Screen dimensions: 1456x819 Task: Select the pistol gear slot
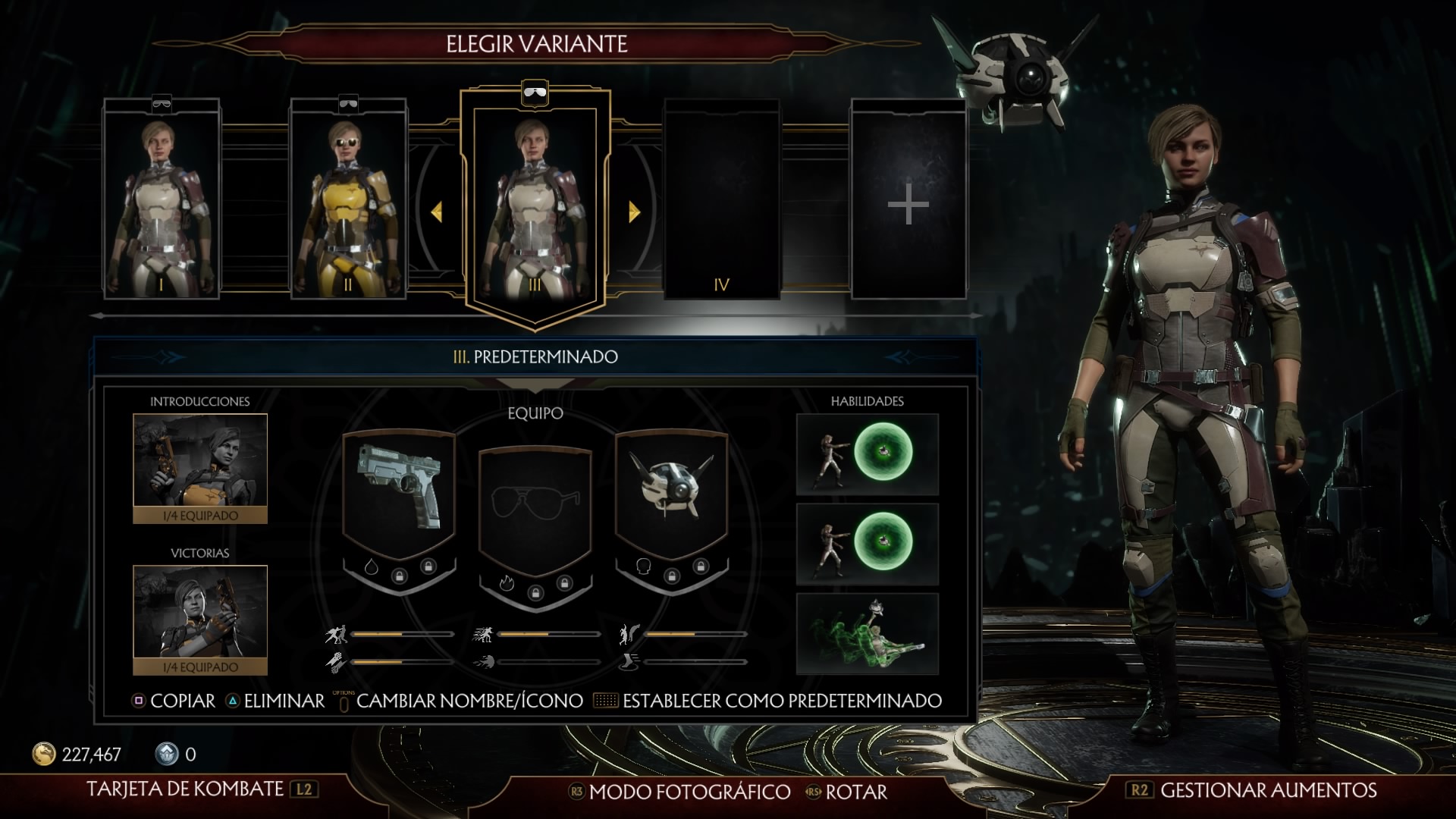tap(399, 494)
